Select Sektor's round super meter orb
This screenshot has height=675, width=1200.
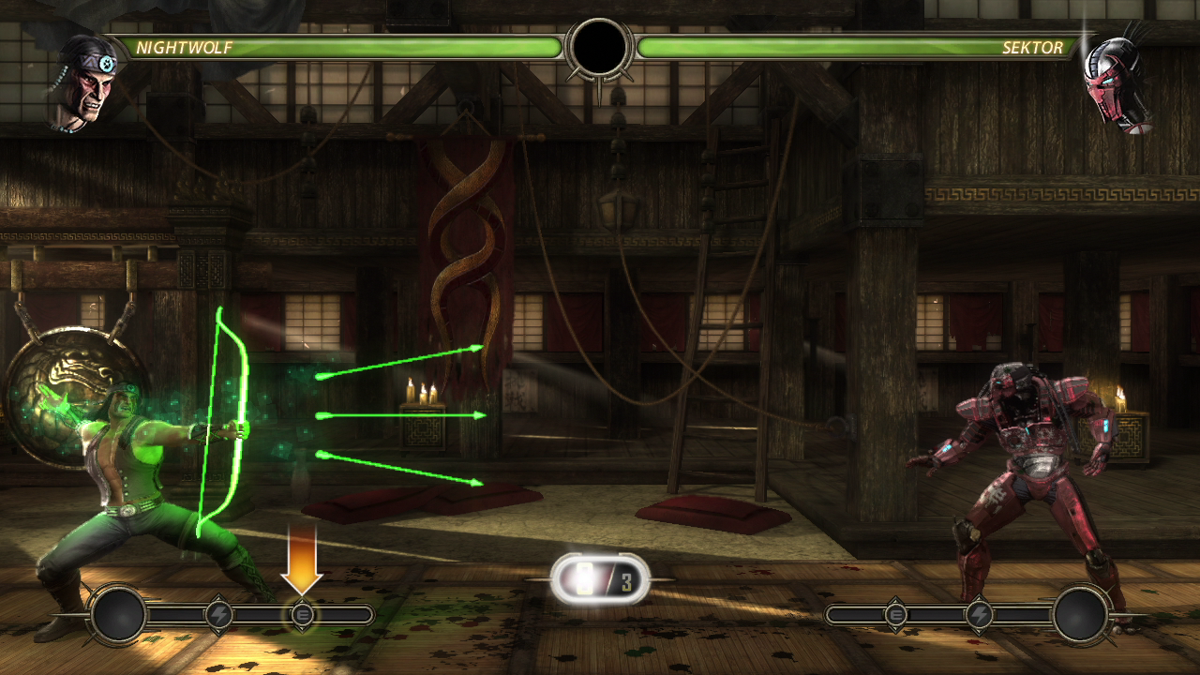tap(1081, 615)
